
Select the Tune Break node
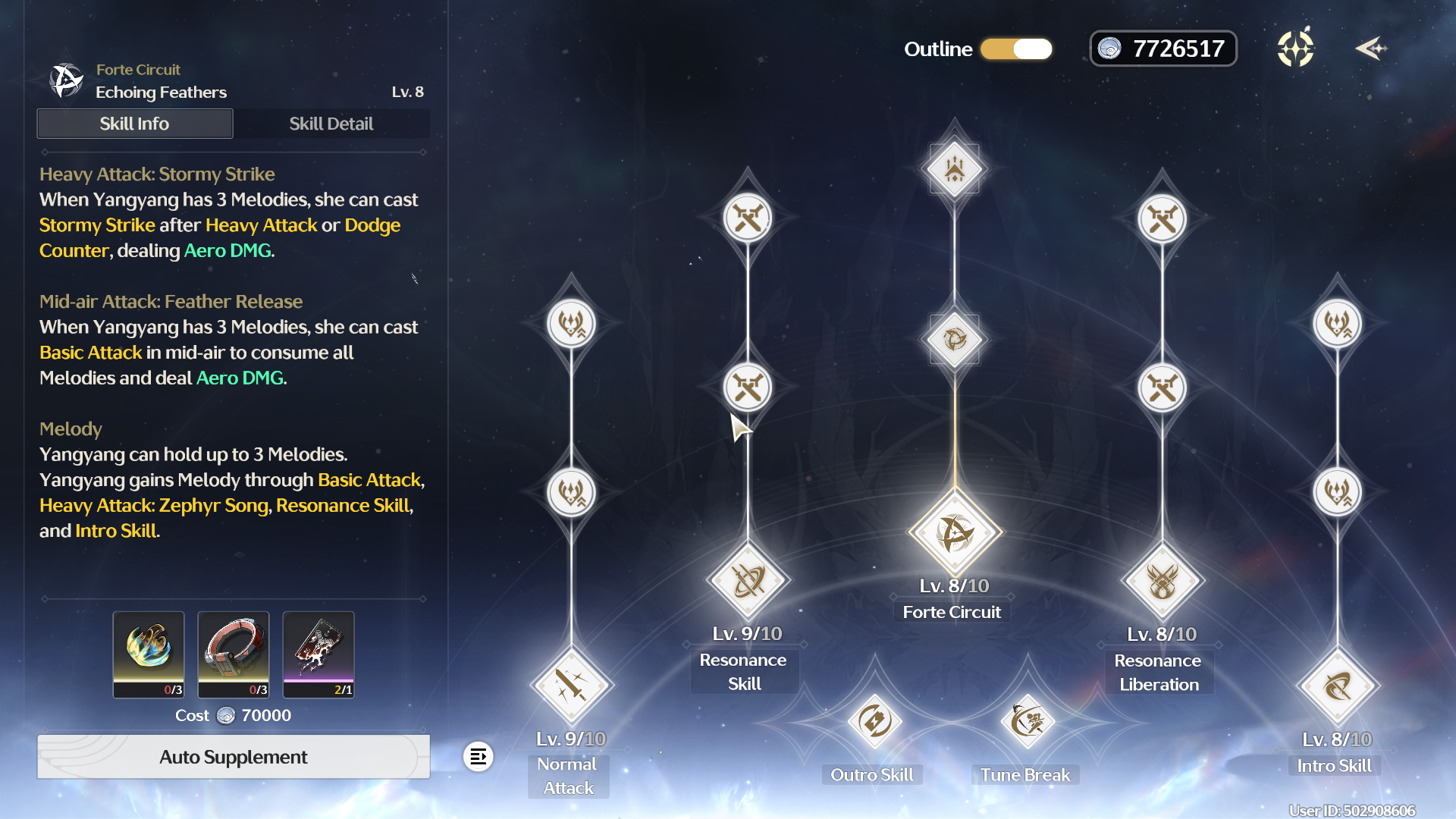tap(1028, 721)
